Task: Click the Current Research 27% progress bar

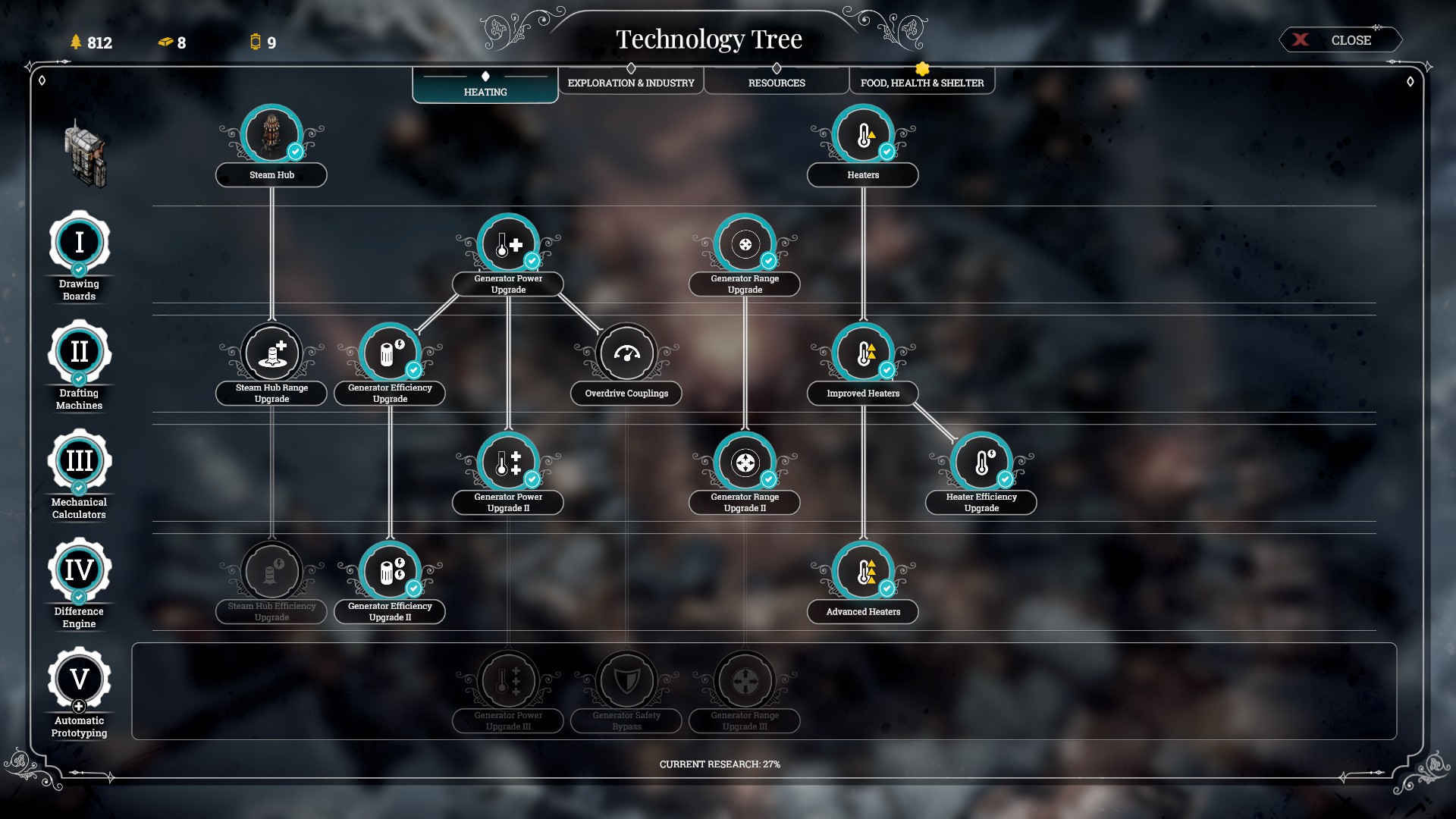Action: (x=721, y=765)
